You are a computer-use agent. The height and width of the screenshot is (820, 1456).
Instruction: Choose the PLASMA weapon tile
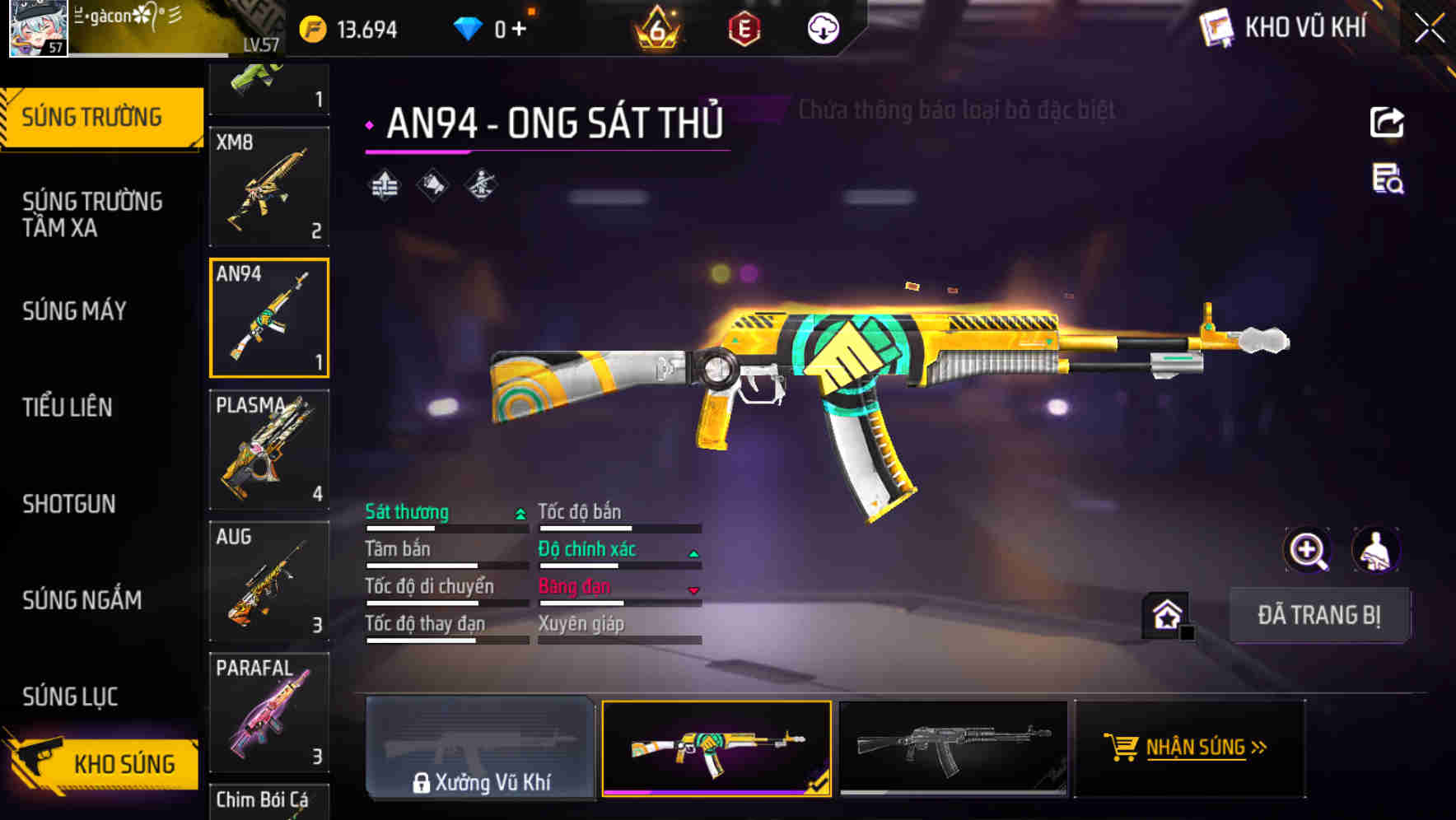(x=269, y=450)
